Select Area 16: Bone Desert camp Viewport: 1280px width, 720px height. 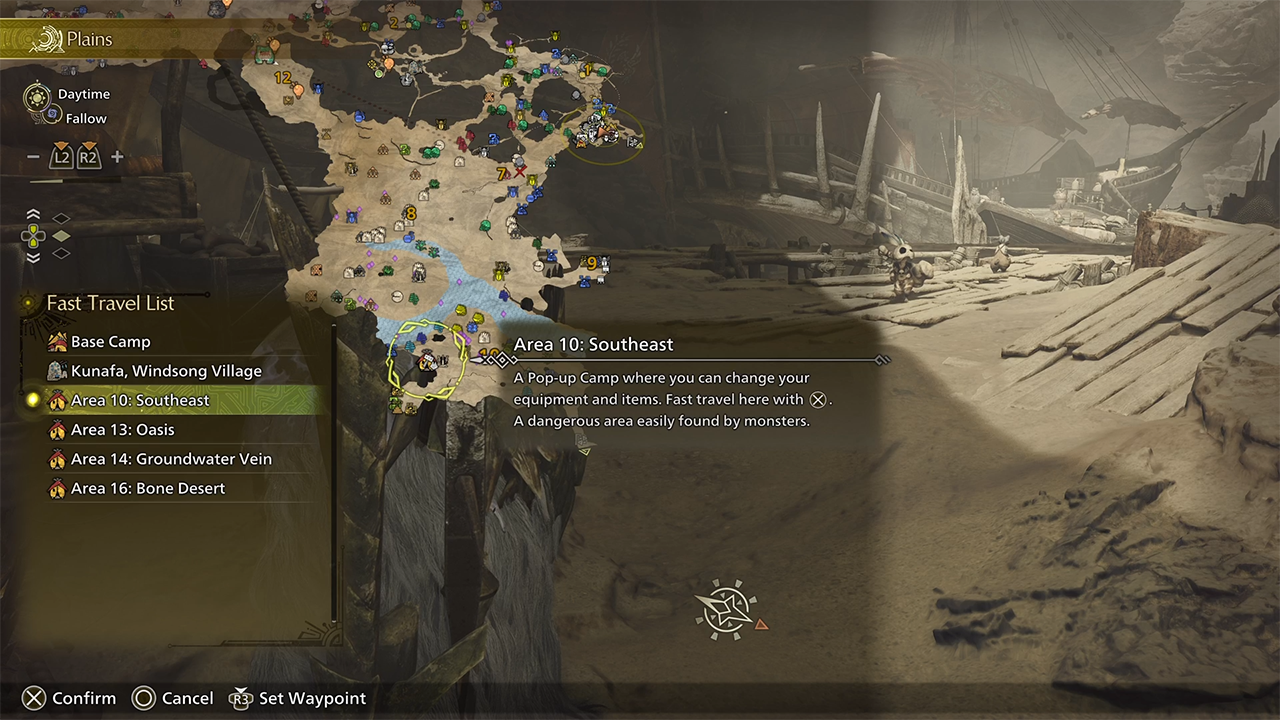pos(147,488)
